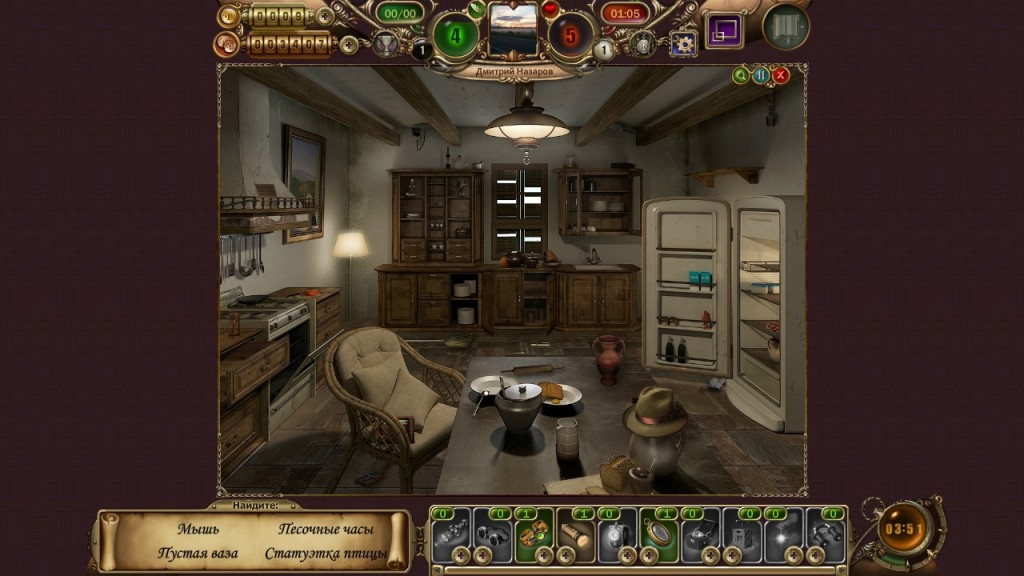The width and height of the screenshot is (1024, 576).
Task: Open the journal book icon
Action: click(x=785, y=27)
